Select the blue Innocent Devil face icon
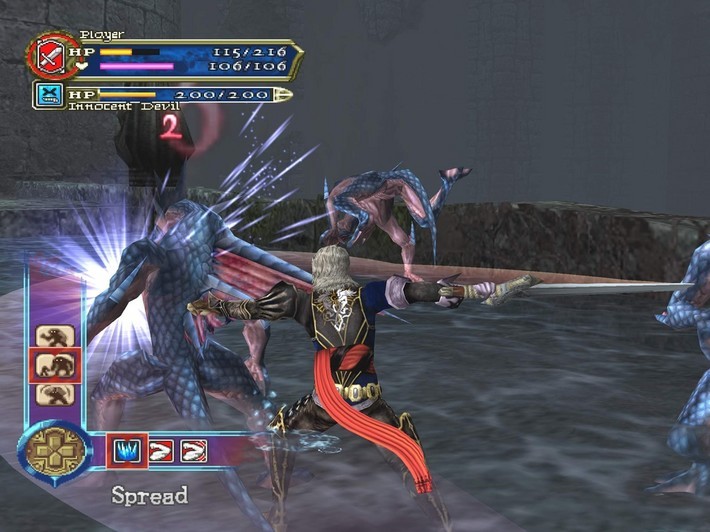The width and height of the screenshot is (710, 532). click(48, 95)
